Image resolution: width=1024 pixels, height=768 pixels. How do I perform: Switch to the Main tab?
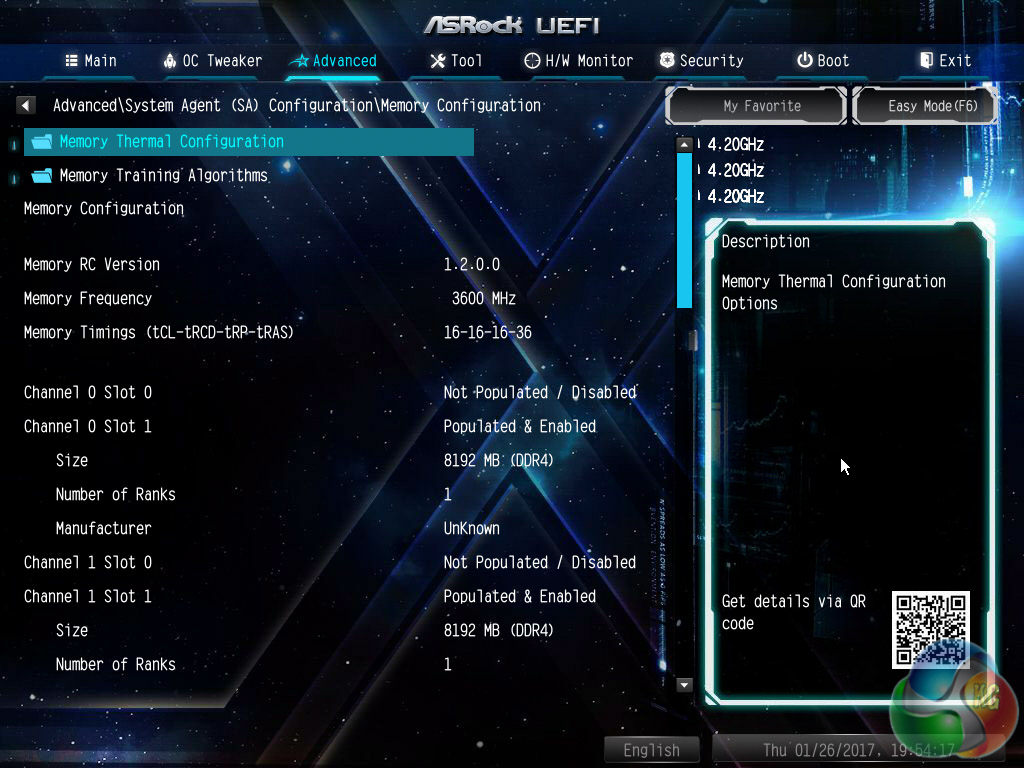tap(91, 61)
